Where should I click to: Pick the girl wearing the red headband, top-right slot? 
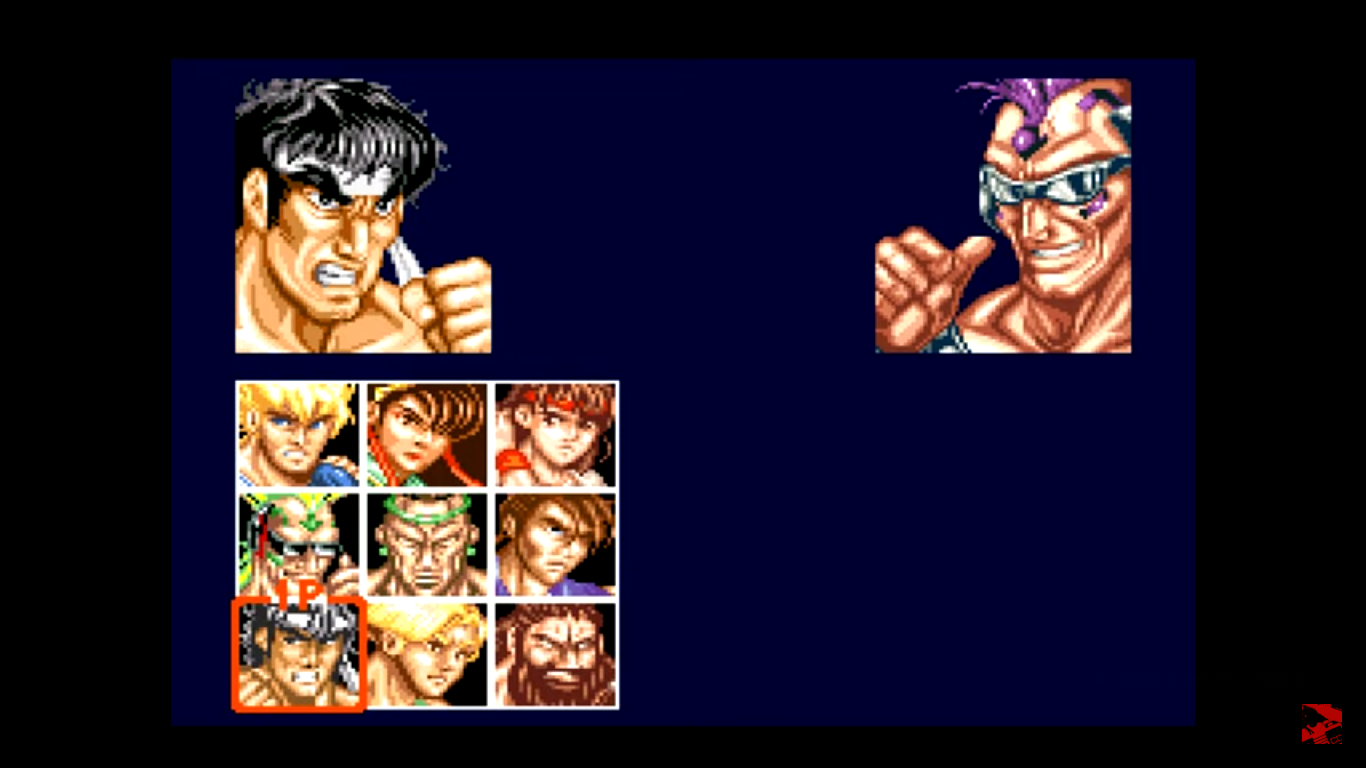tap(556, 433)
